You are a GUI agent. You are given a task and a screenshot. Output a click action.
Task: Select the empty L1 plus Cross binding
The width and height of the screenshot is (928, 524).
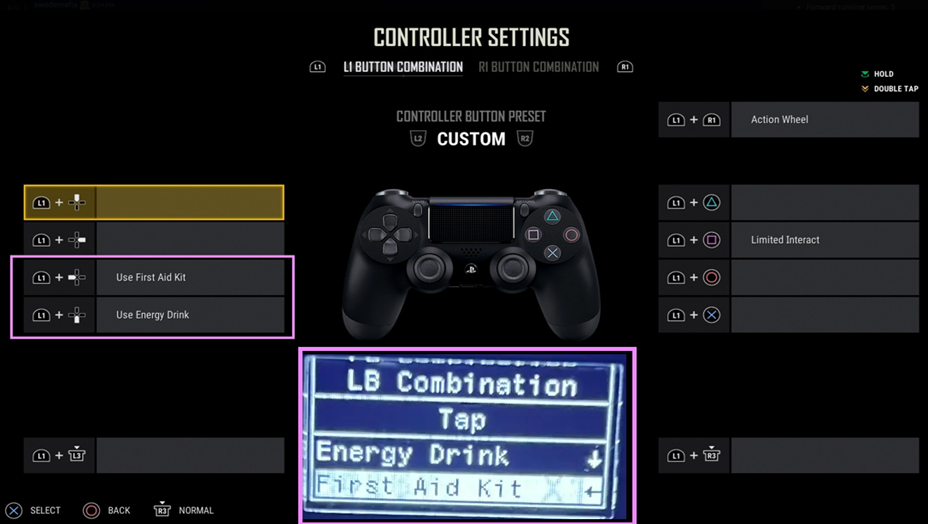click(824, 315)
